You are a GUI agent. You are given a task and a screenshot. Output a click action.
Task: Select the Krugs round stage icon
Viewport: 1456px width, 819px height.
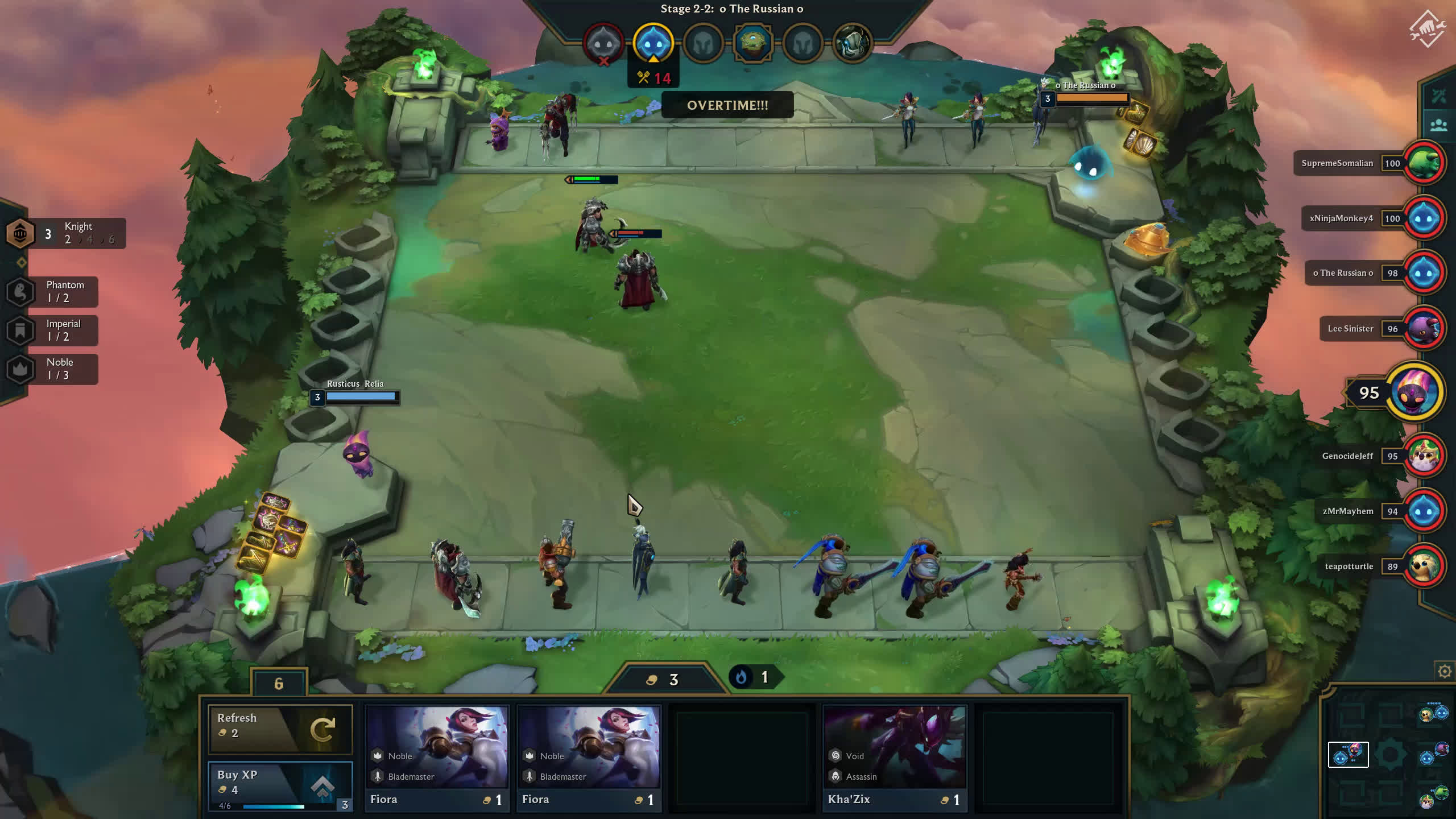coord(752,43)
